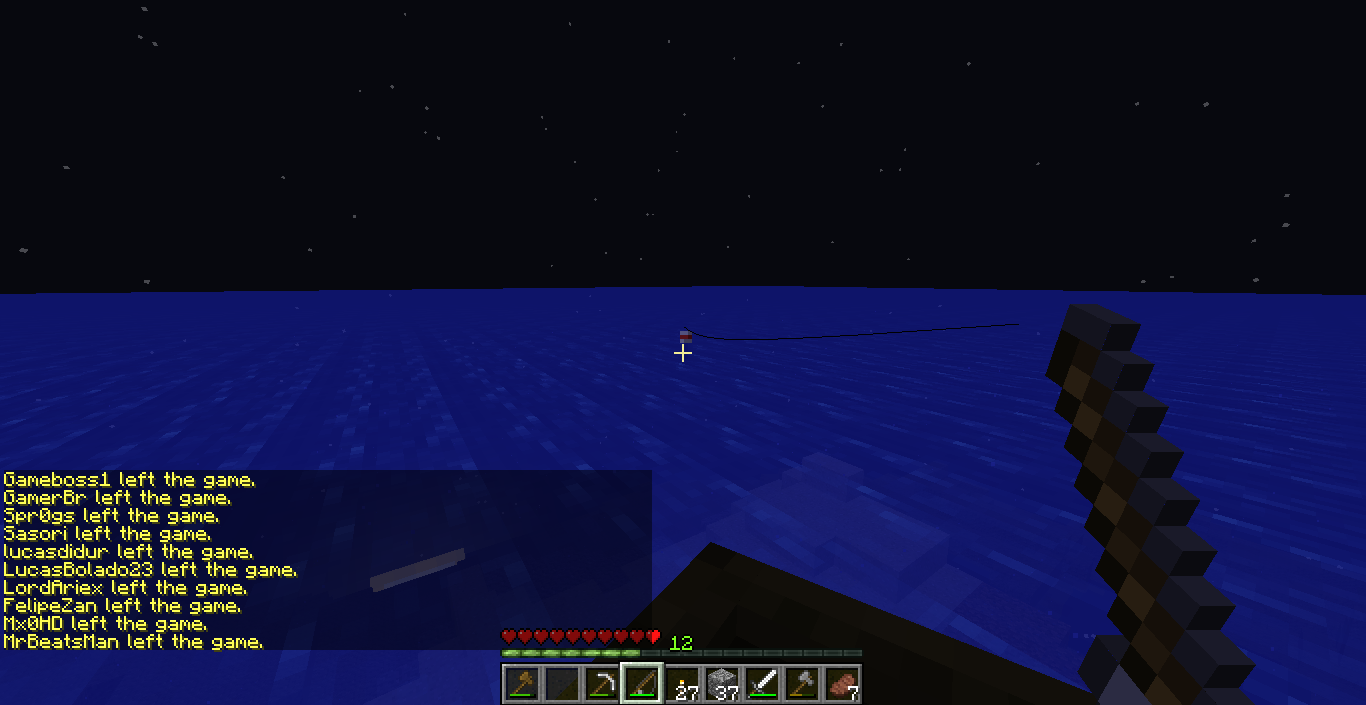Select the stone axe hotbar slot

tap(802, 684)
